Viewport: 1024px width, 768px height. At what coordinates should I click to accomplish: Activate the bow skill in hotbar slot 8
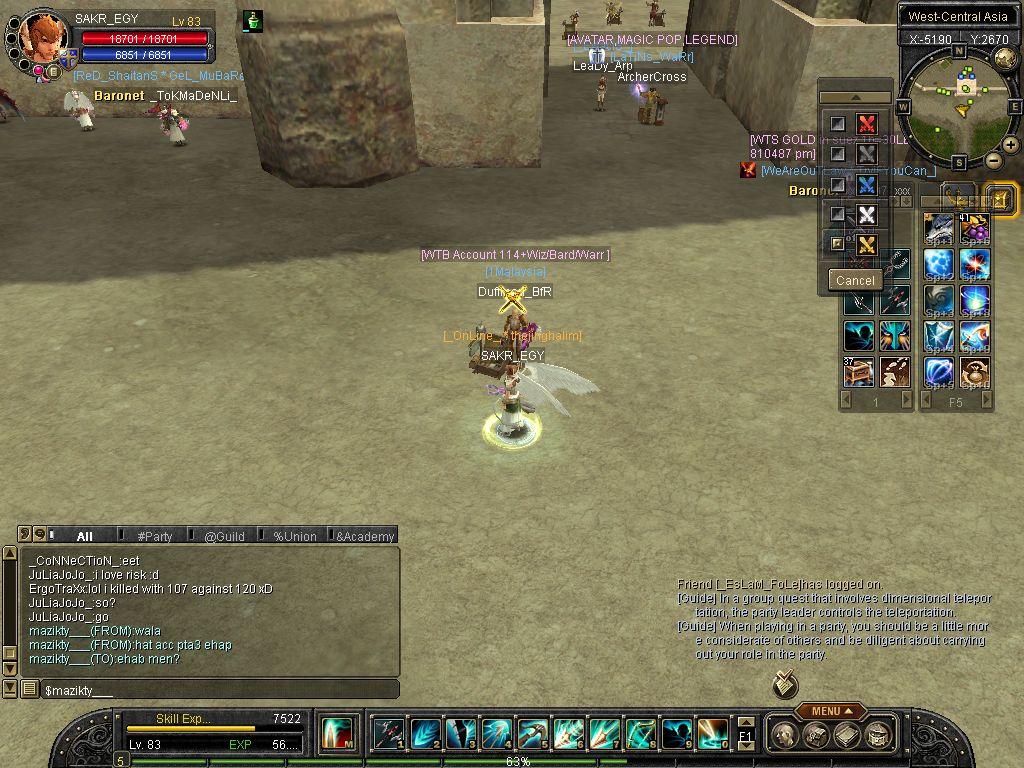click(639, 734)
